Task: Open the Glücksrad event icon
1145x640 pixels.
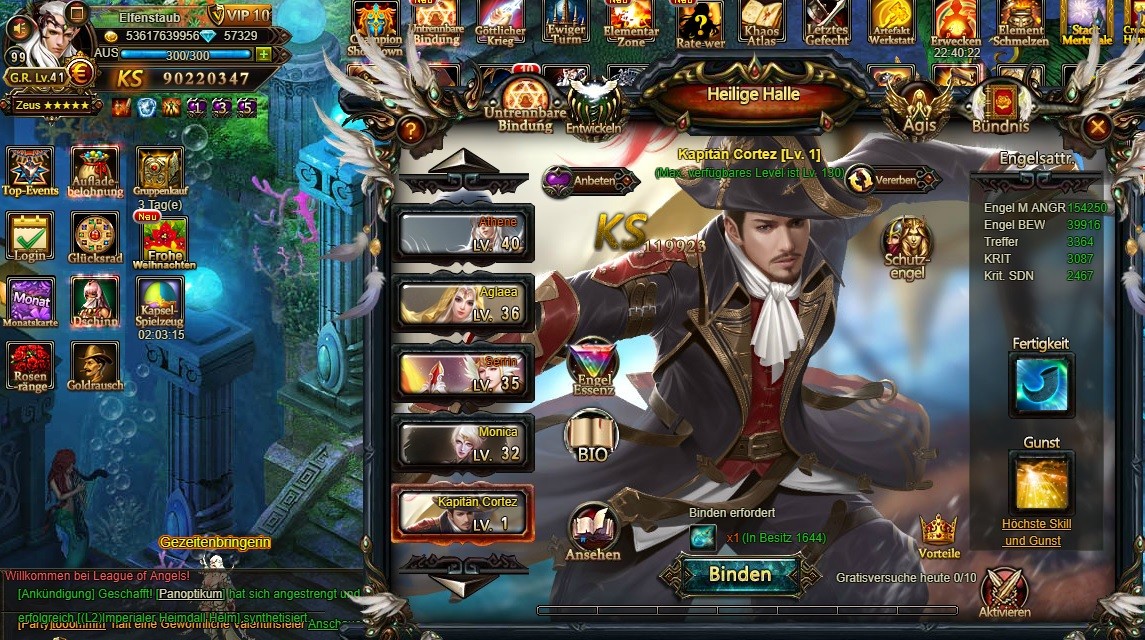Action: coord(95,242)
